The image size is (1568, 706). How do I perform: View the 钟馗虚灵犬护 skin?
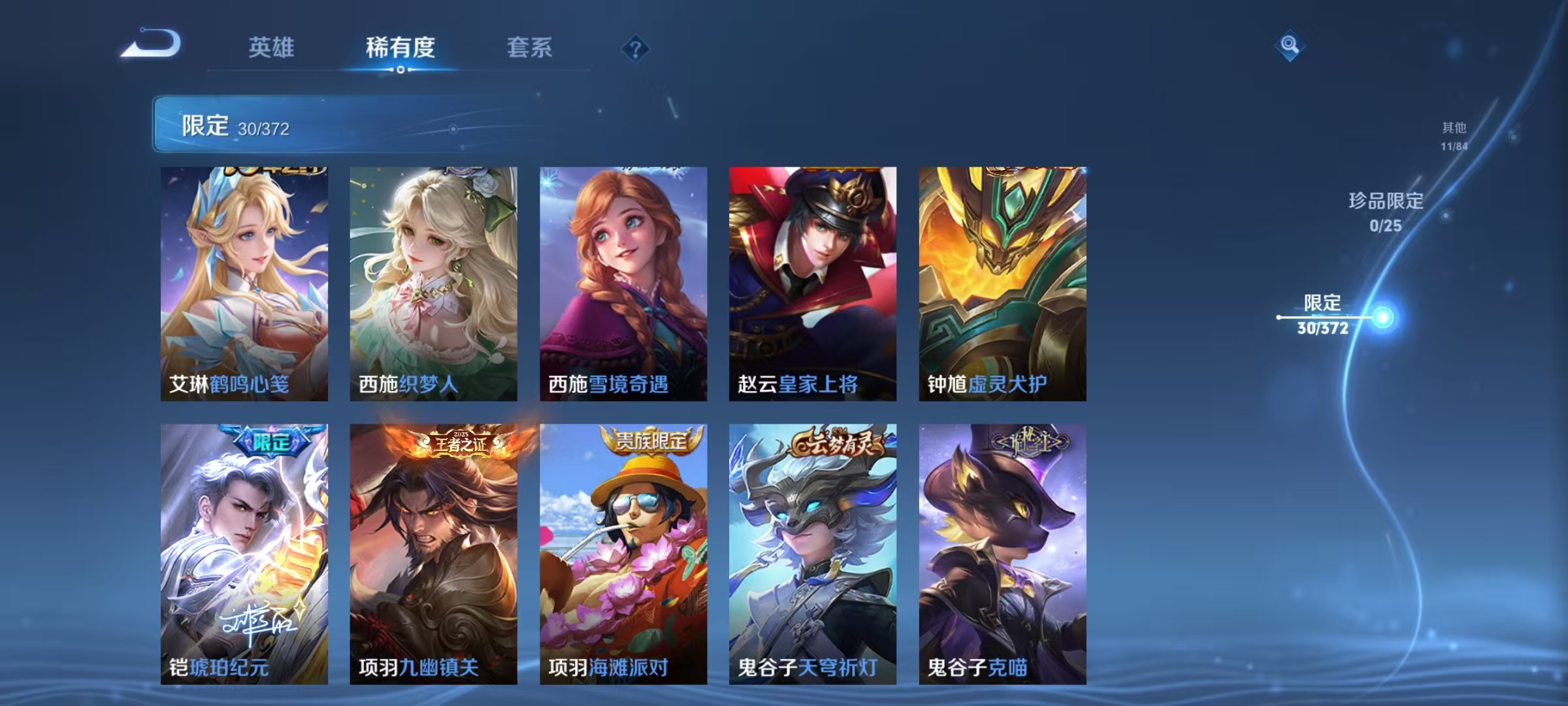1002,281
